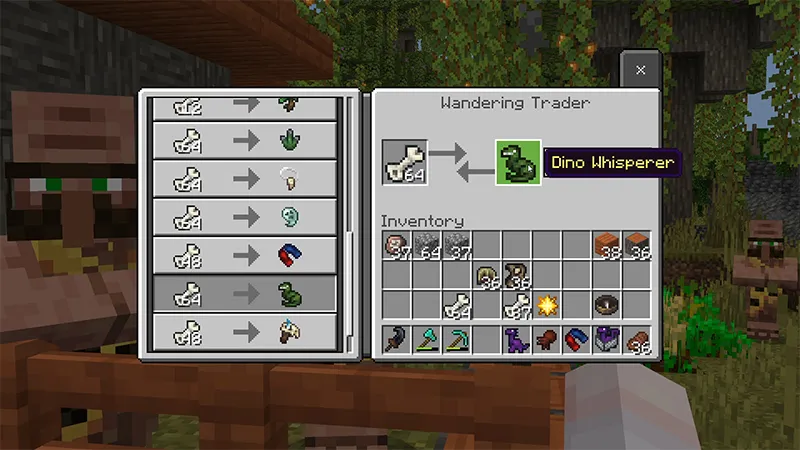Select the purple dinosaur hotbar item
The height and width of the screenshot is (450, 800).
tap(517, 340)
